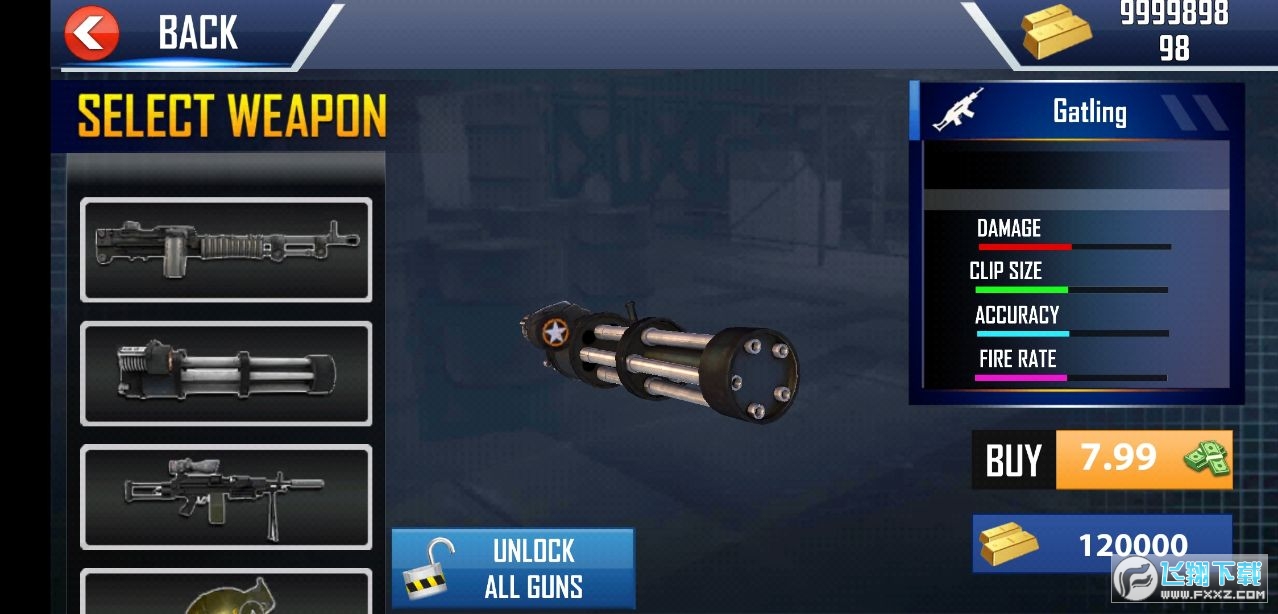Unlock all guns
The image size is (1278, 614).
coord(513,567)
